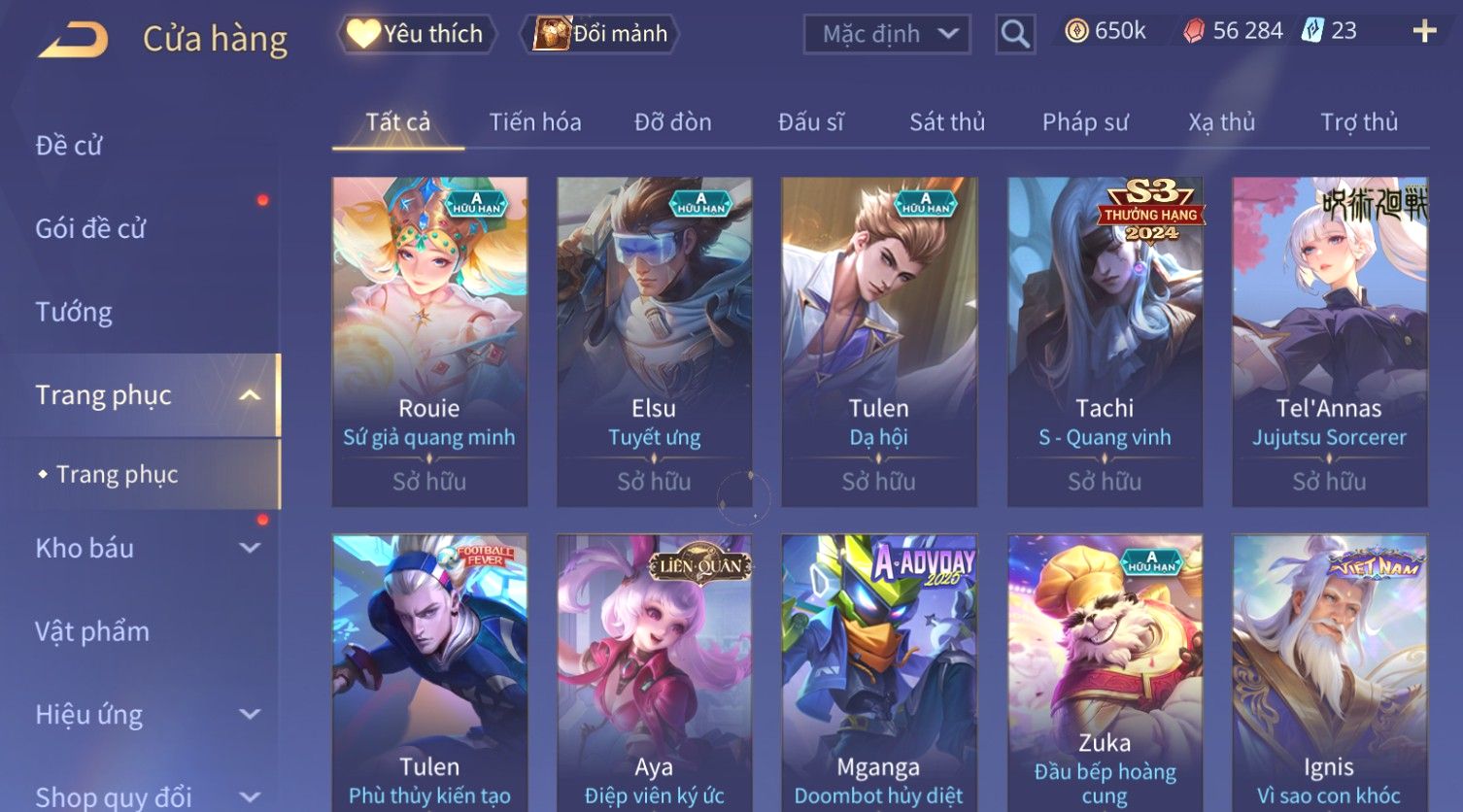This screenshot has width=1463, height=812.
Task: Expand the Kho báu menu
Action: [146, 548]
